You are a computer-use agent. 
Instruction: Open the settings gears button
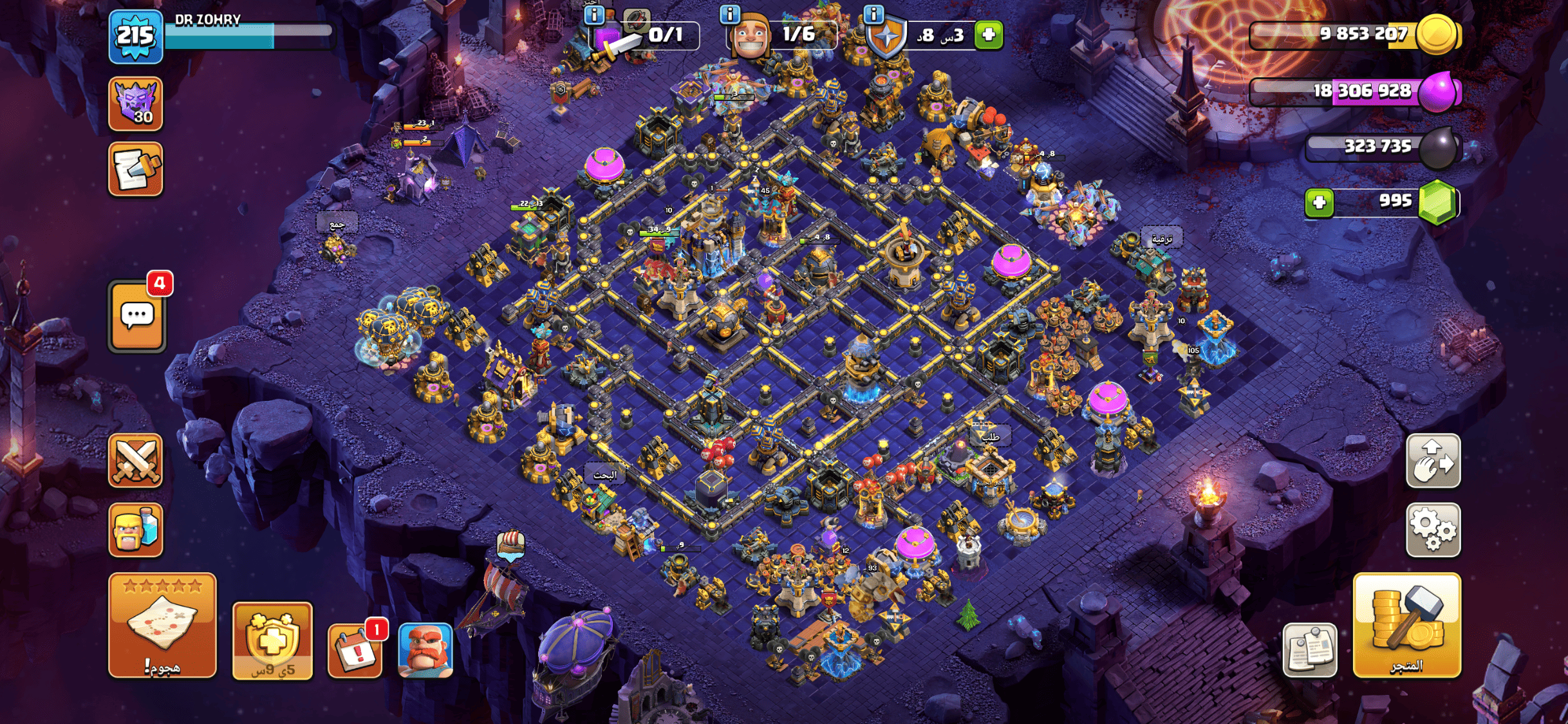1433,530
